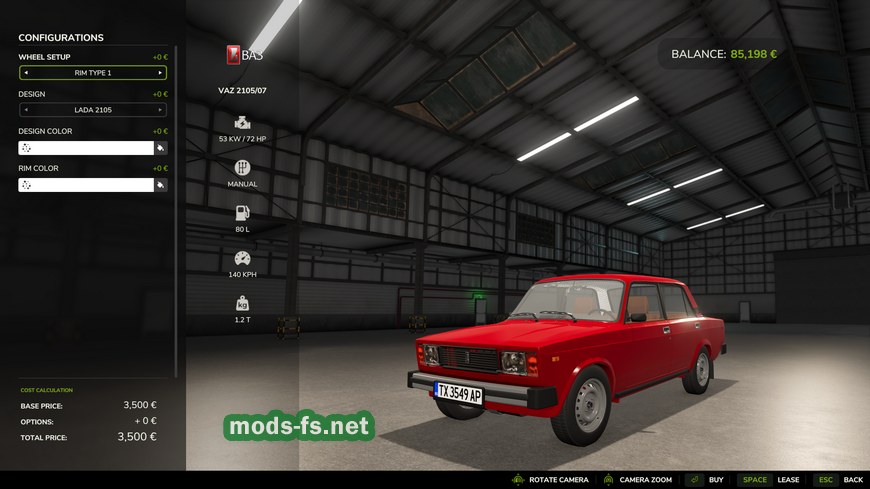Click the Rotate Camera control label
The width and height of the screenshot is (870, 489).
pyautogui.click(x=558, y=480)
